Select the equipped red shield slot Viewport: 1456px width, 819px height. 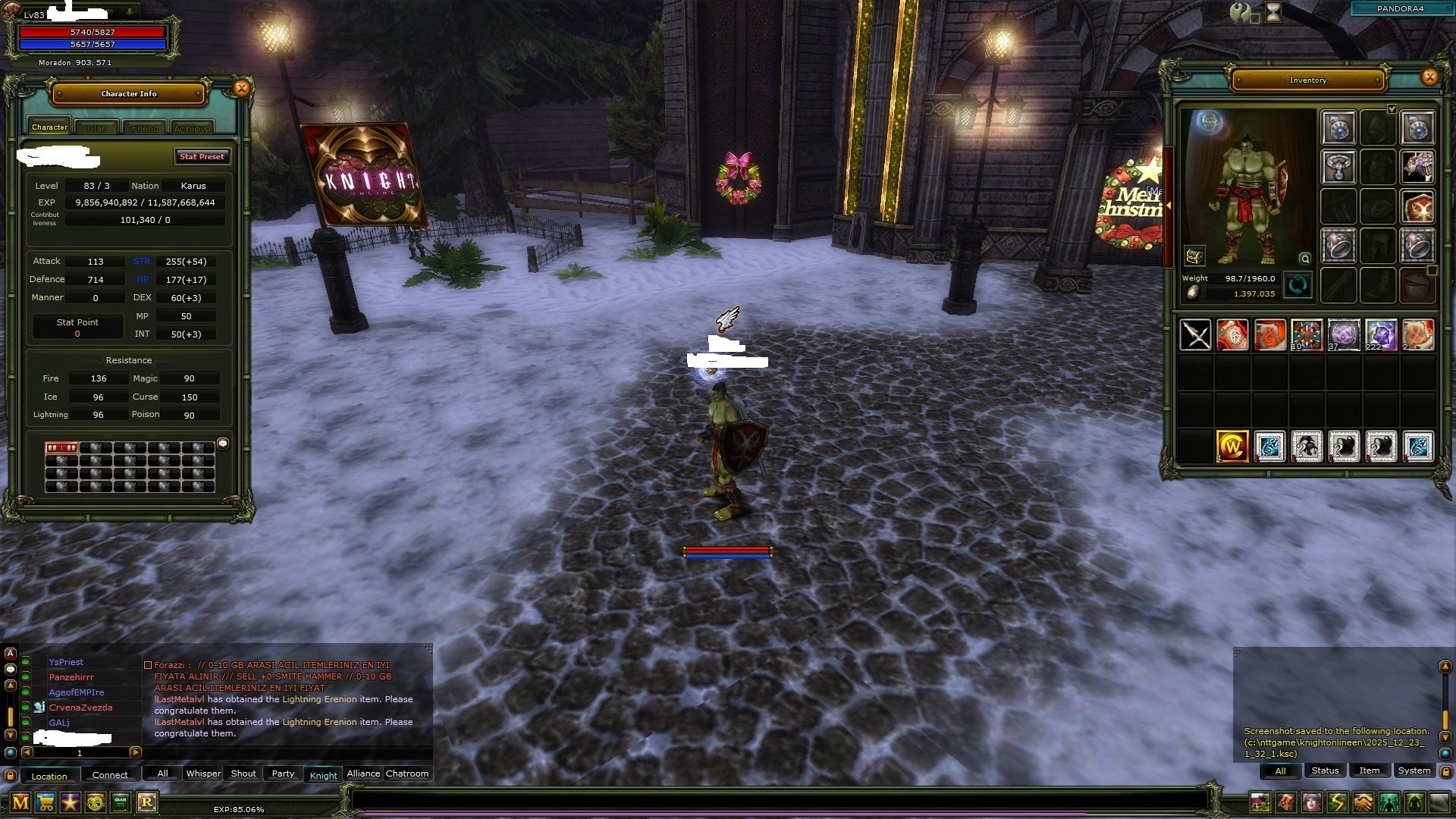[x=1417, y=206]
